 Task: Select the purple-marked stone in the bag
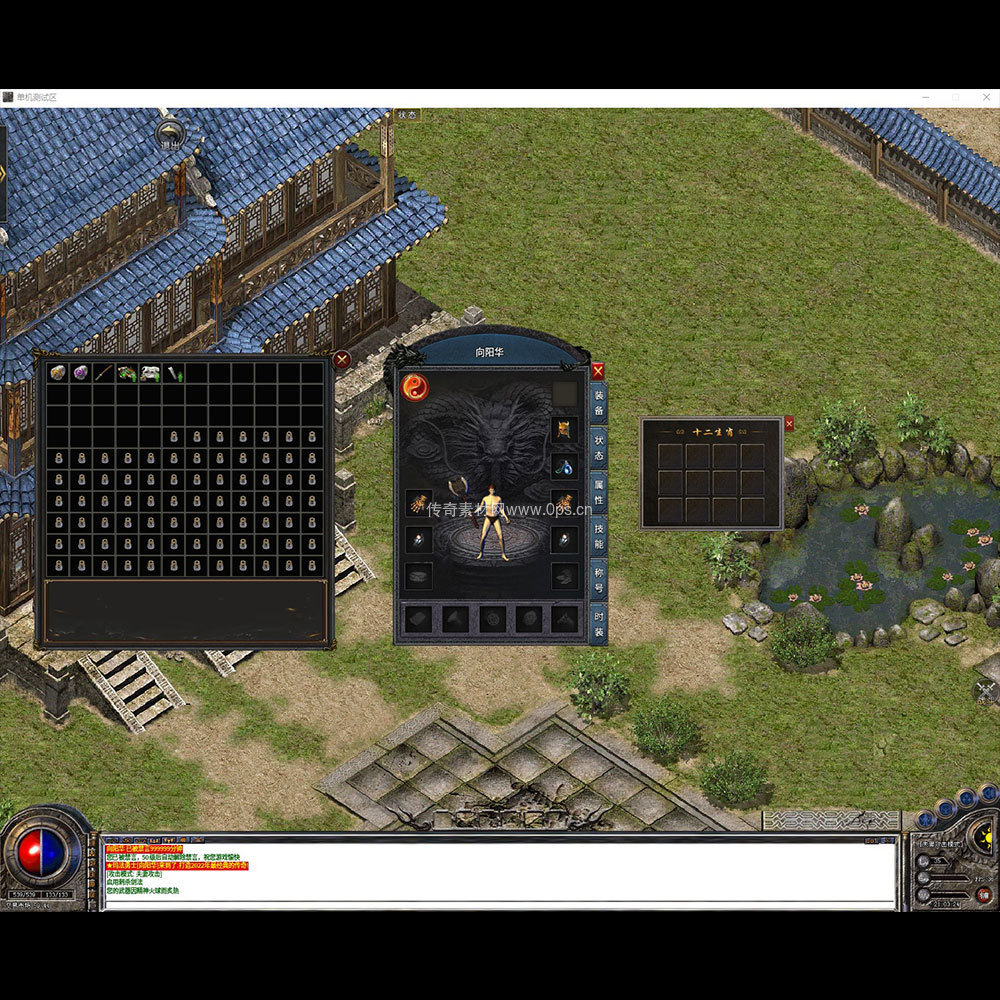coord(80,373)
